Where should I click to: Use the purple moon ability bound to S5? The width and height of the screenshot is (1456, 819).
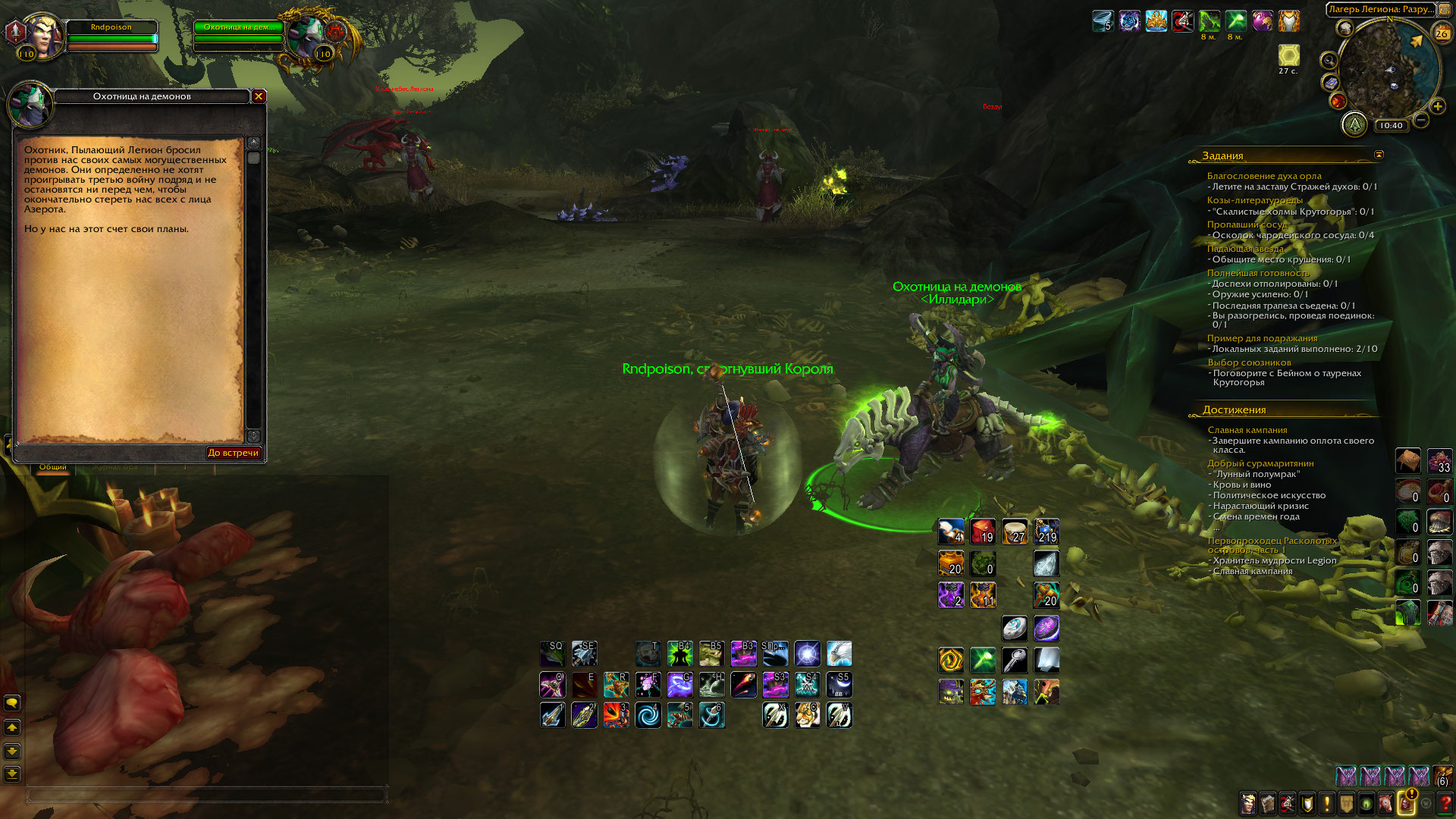point(839,685)
